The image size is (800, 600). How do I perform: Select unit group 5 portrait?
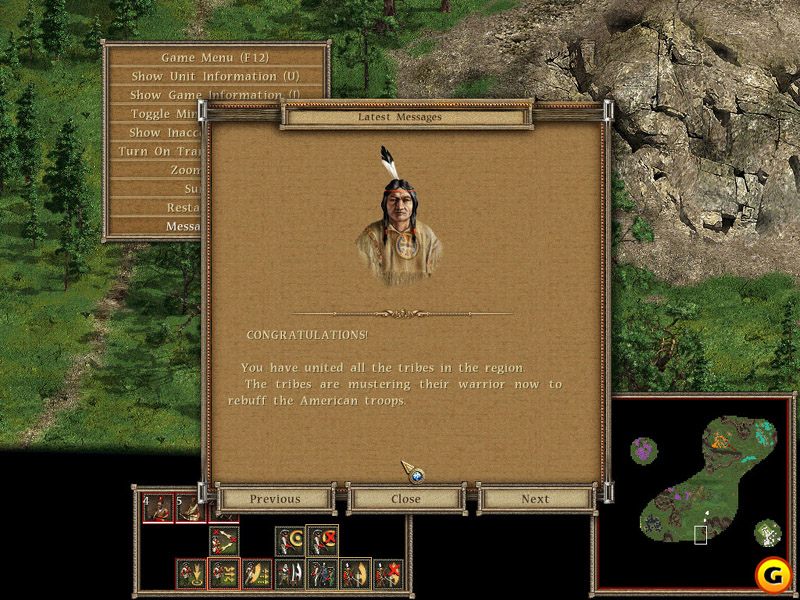pyautogui.click(x=189, y=509)
